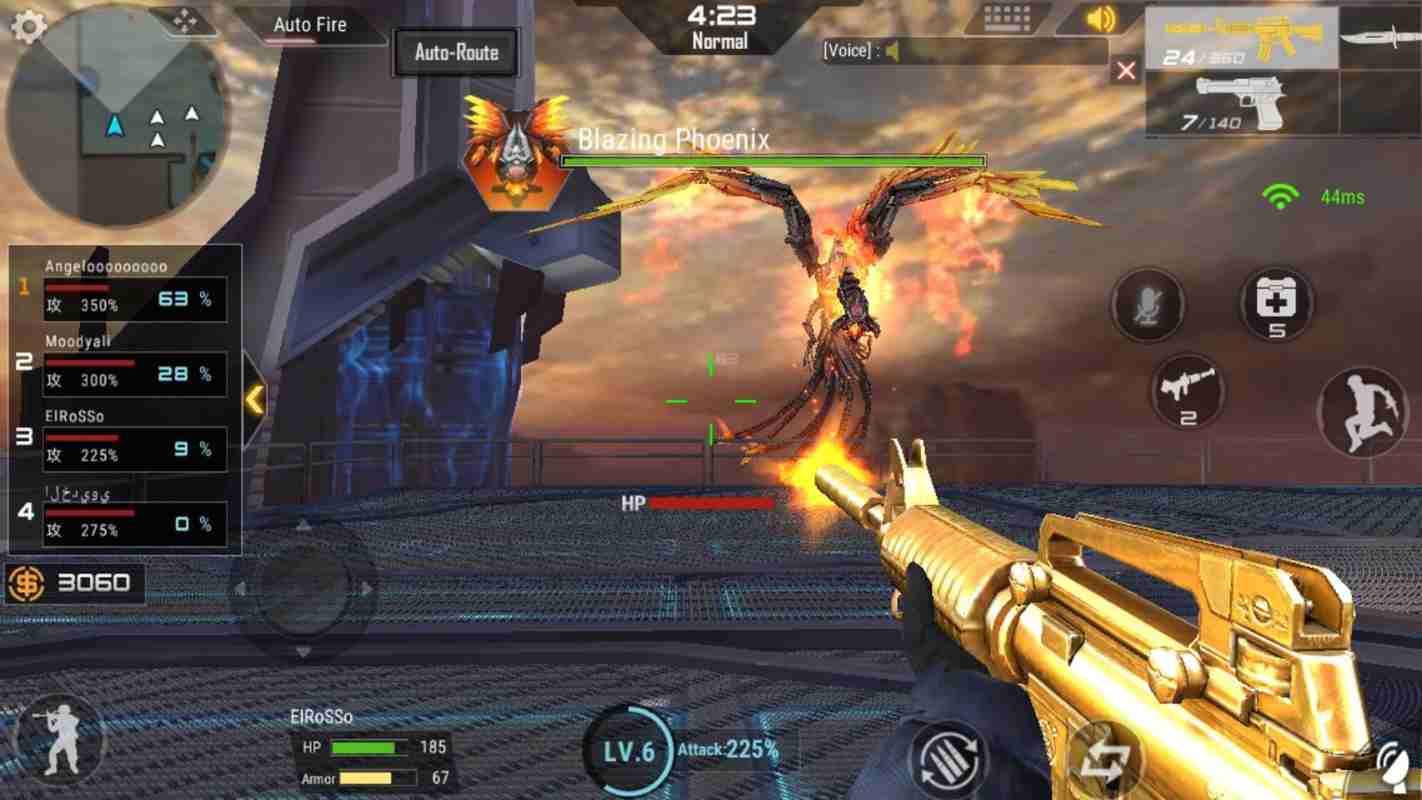
Task: Open the settings gear
Action: (x=30, y=28)
